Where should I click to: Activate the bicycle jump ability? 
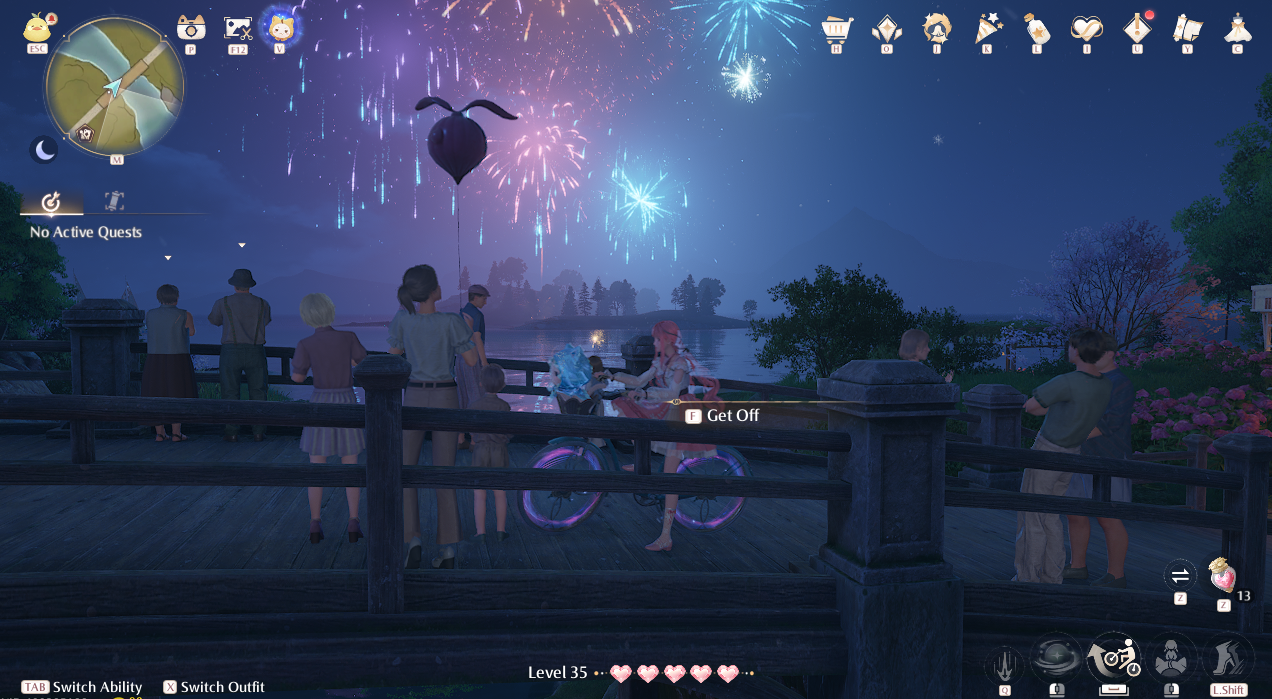[1113, 657]
